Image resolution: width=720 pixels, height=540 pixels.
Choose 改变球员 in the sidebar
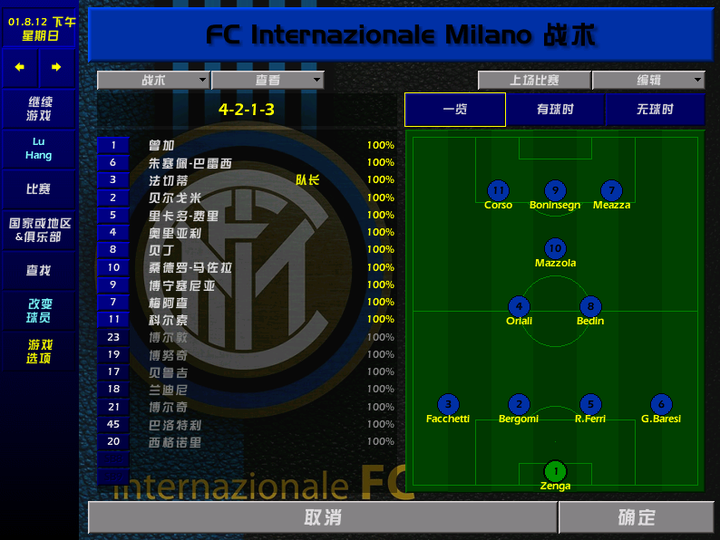point(39,311)
